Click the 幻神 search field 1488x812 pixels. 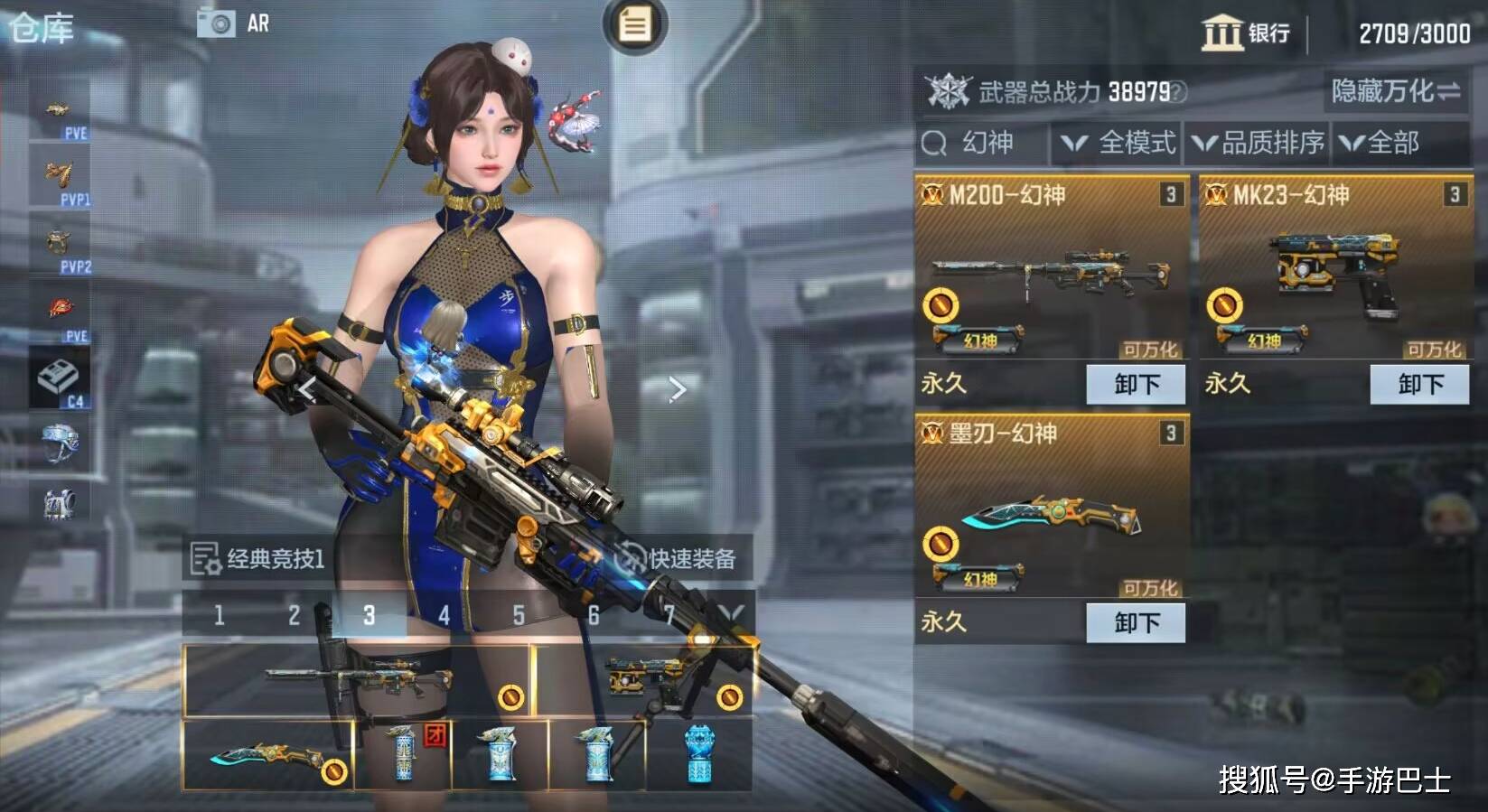click(x=983, y=143)
